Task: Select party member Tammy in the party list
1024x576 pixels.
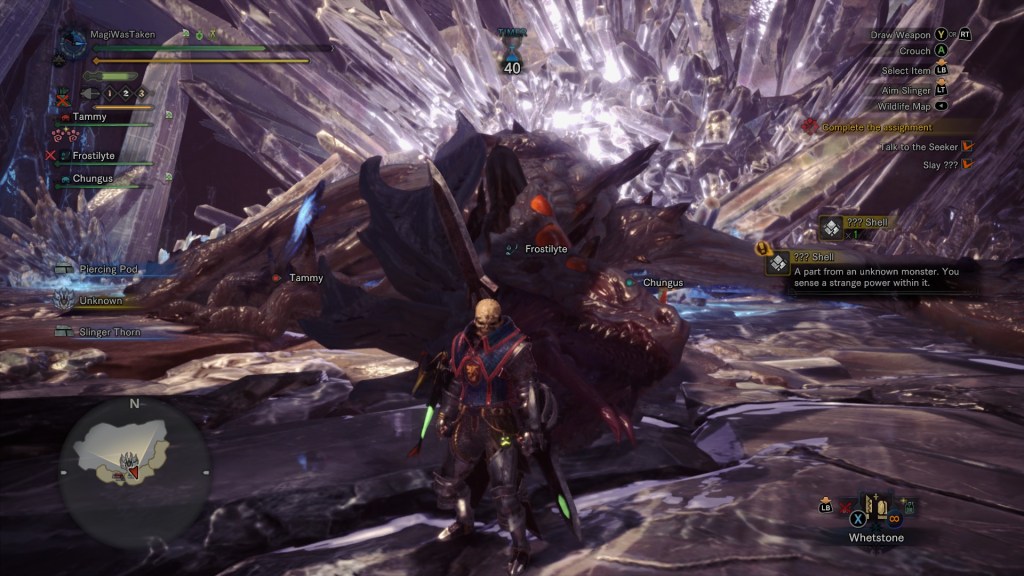Action: click(89, 117)
